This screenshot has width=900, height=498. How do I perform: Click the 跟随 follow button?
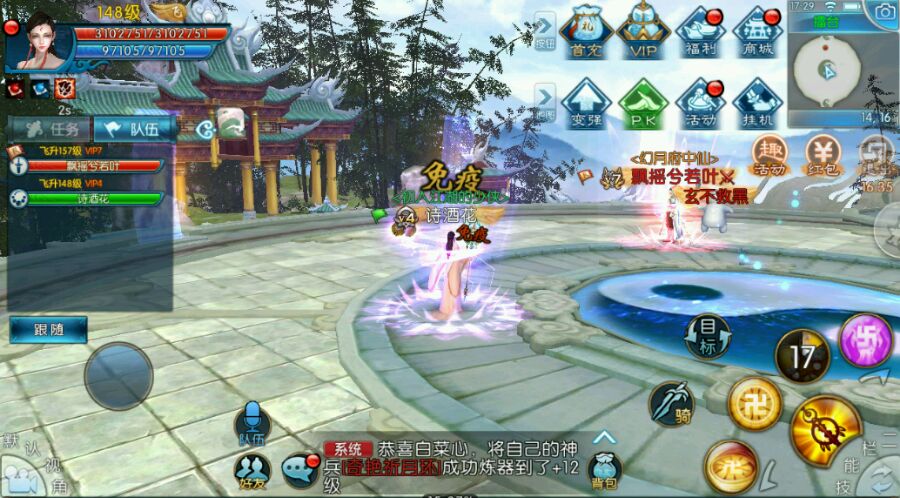[48, 329]
